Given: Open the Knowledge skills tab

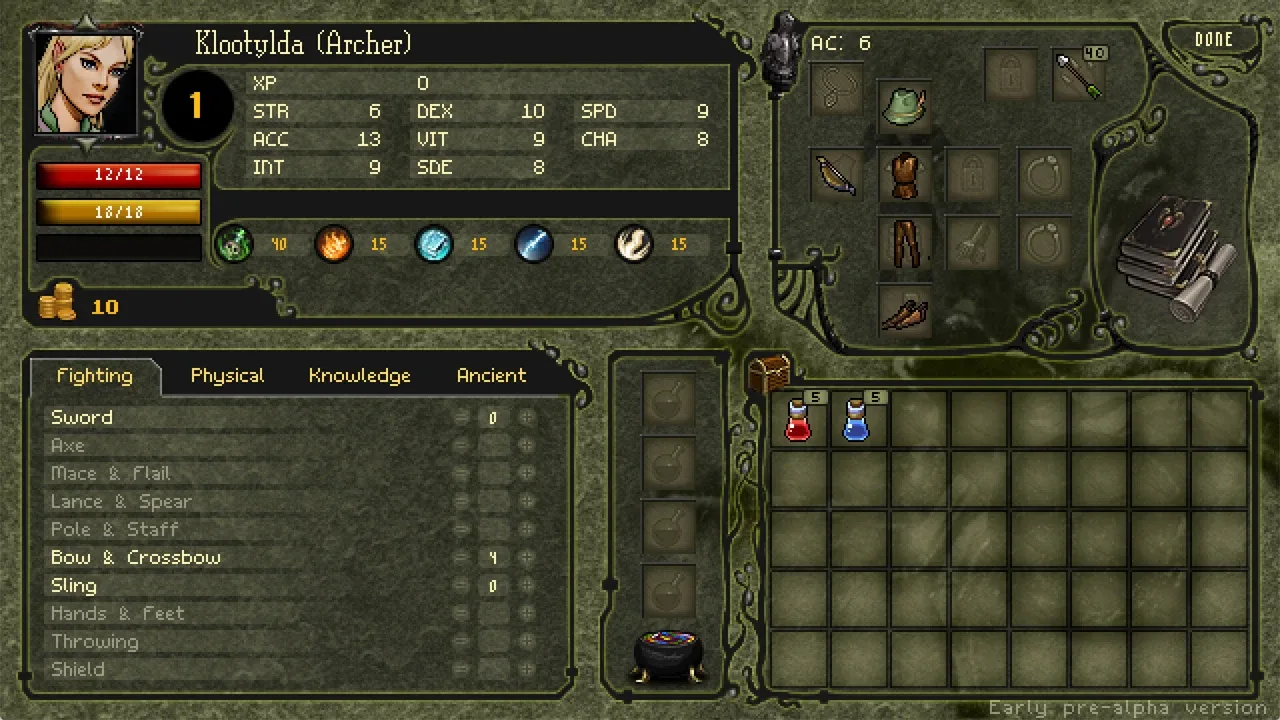Looking at the screenshot, I should pyautogui.click(x=359, y=376).
